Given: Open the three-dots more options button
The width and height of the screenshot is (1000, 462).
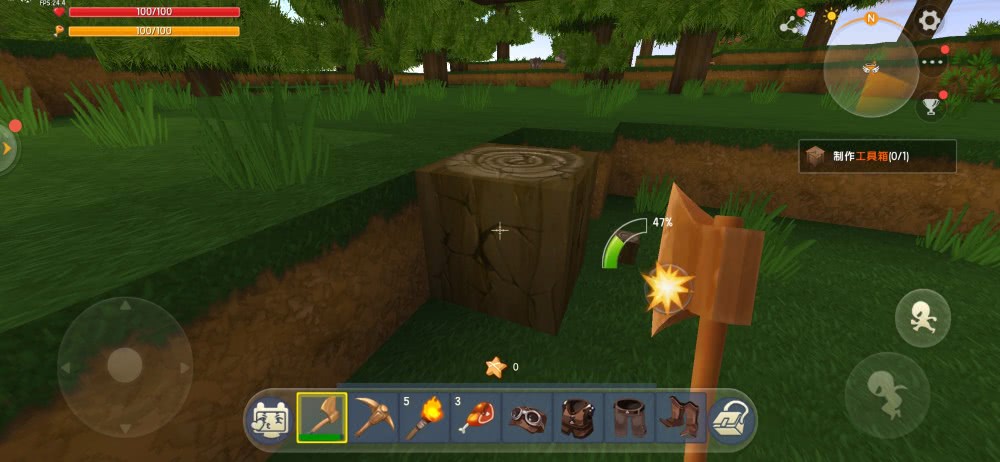Looking at the screenshot, I should [932, 62].
